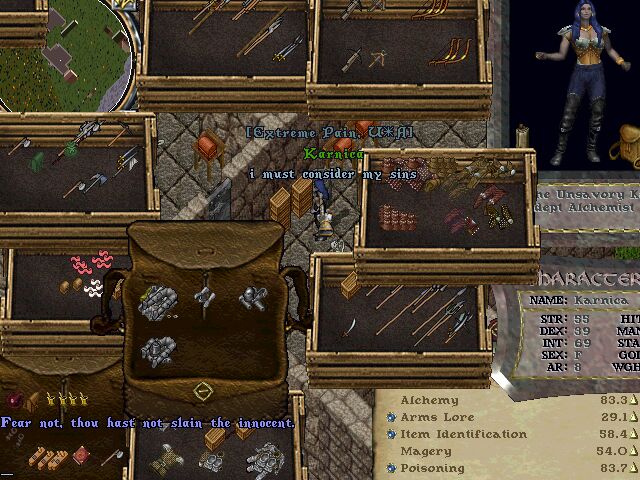Click the scroll icon beside the paperdoll

pos(521,136)
